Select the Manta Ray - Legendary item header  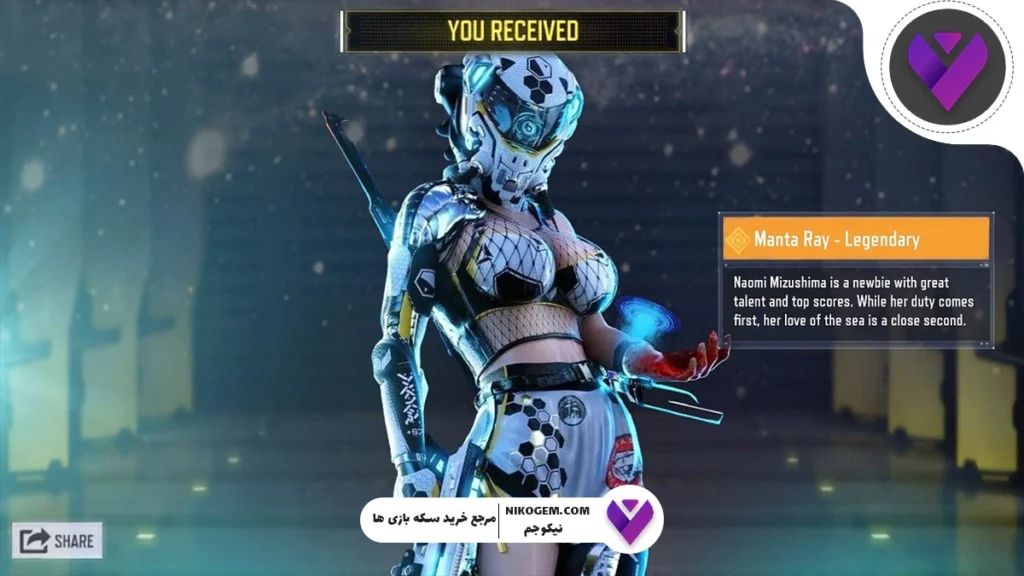pos(855,239)
